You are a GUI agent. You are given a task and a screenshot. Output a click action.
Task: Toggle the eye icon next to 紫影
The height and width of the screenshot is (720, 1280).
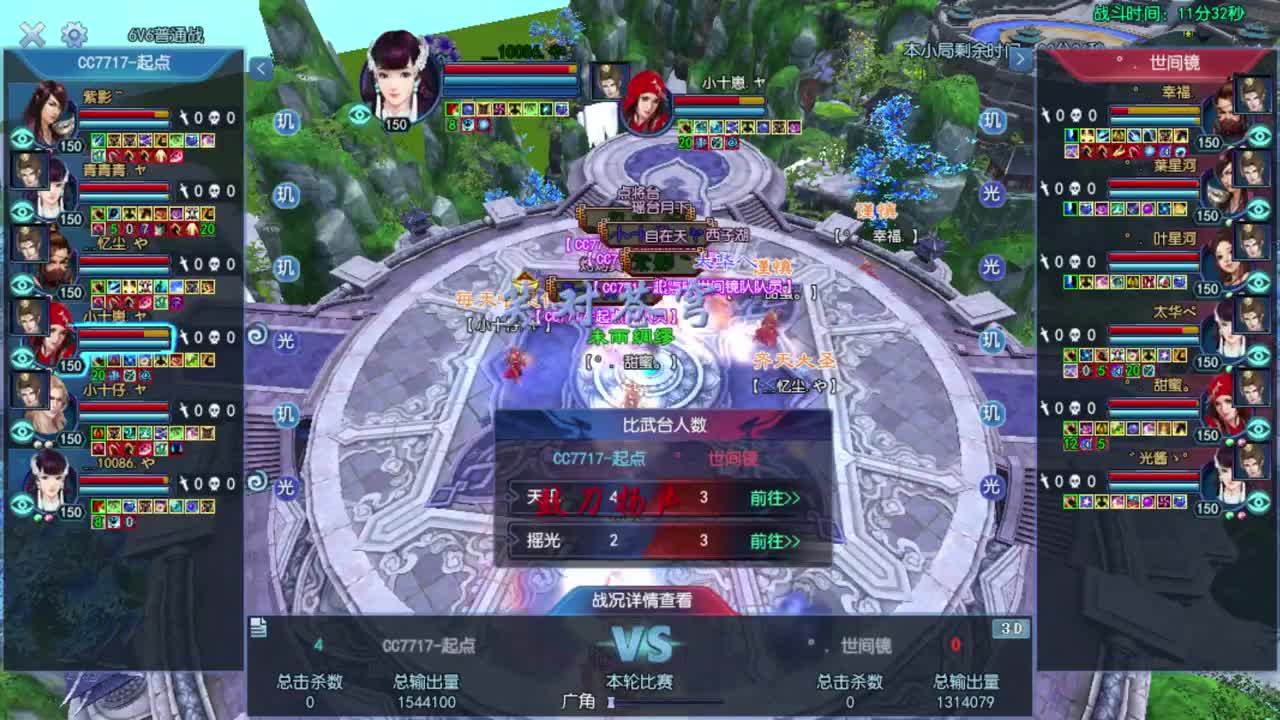pos(22,138)
